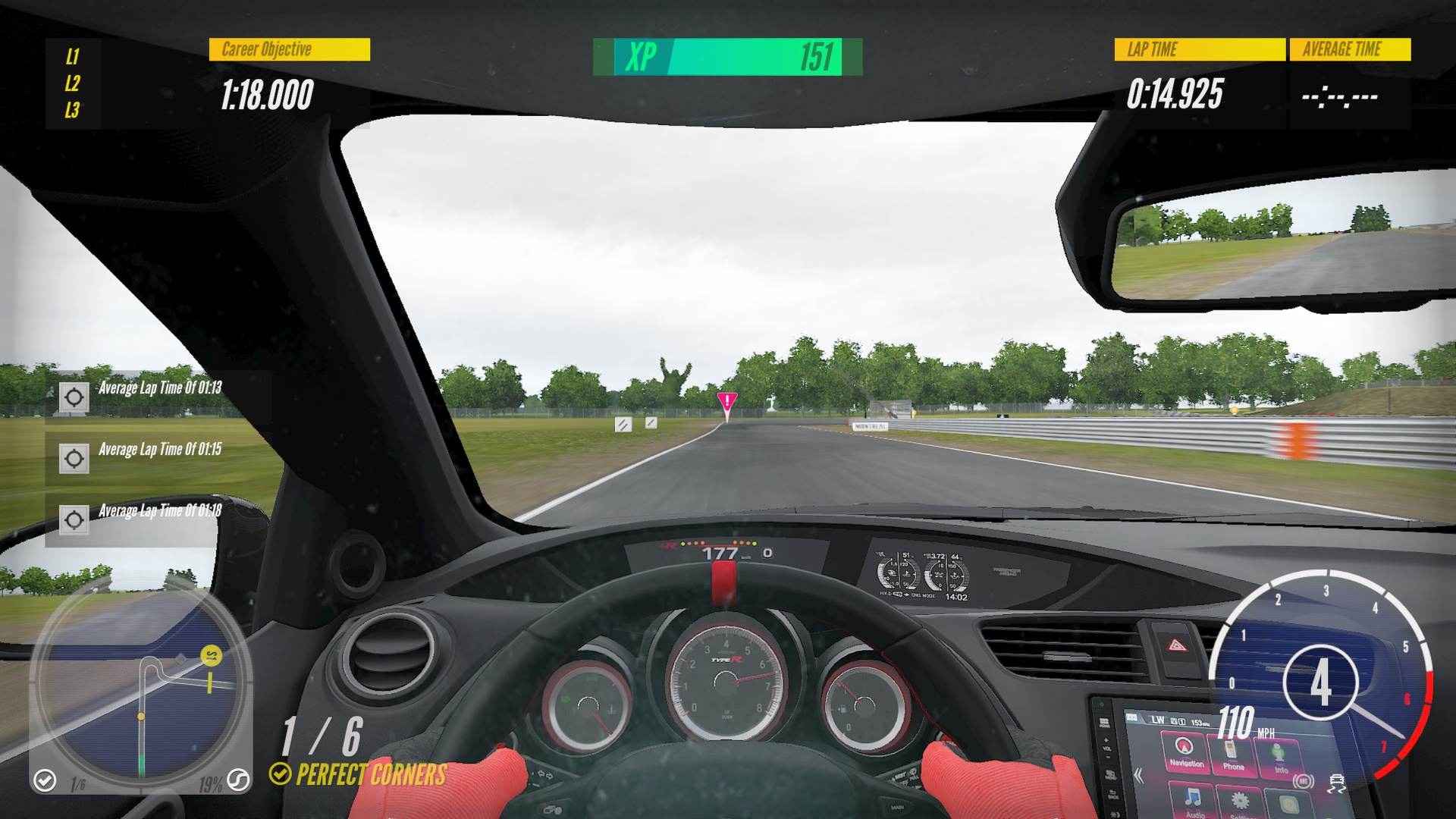Click the LAP TIME display showing 0:14.925
Image resolution: width=1456 pixels, height=819 pixels.
1175,94
